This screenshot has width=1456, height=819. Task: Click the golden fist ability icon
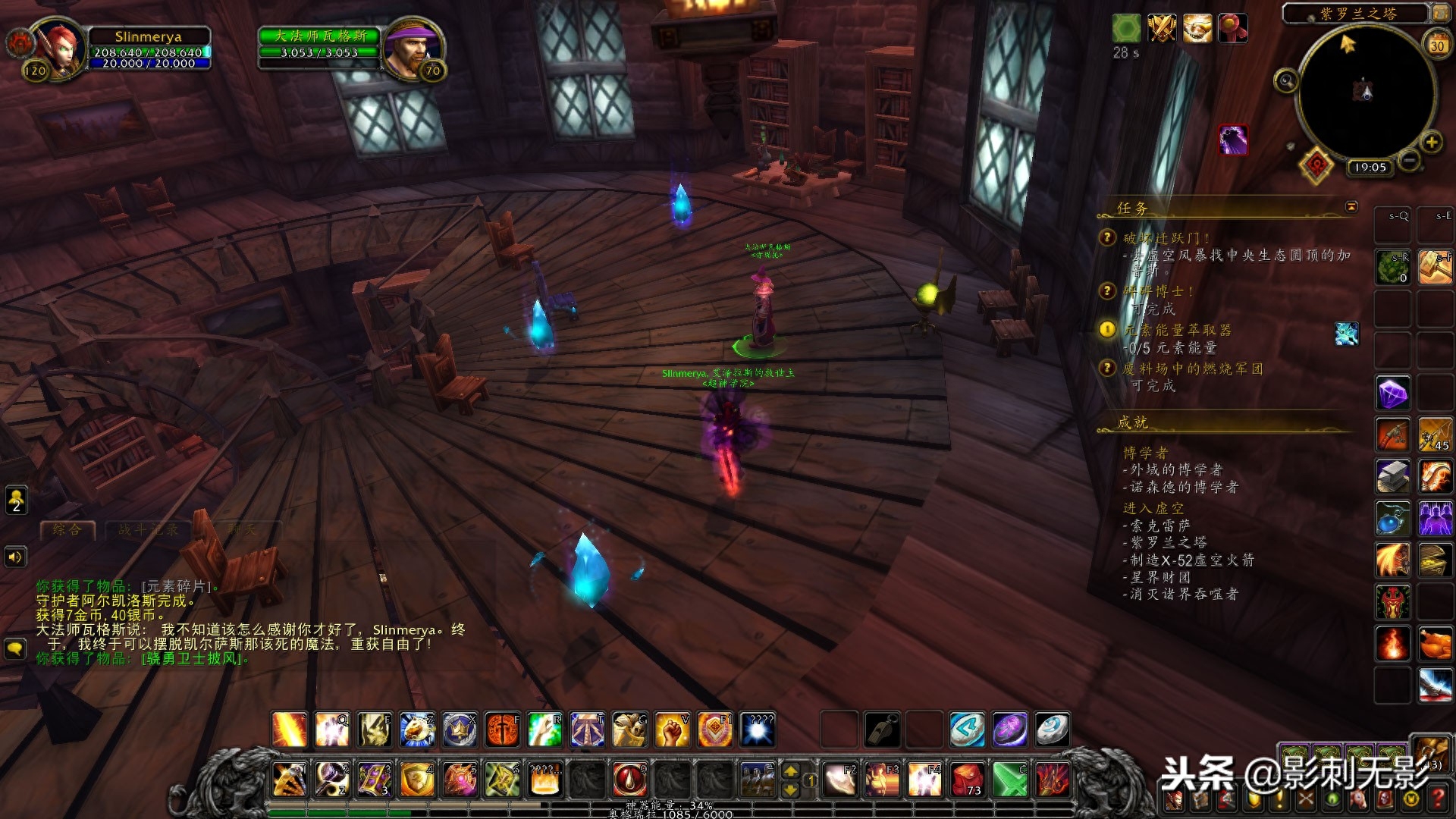[672, 730]
